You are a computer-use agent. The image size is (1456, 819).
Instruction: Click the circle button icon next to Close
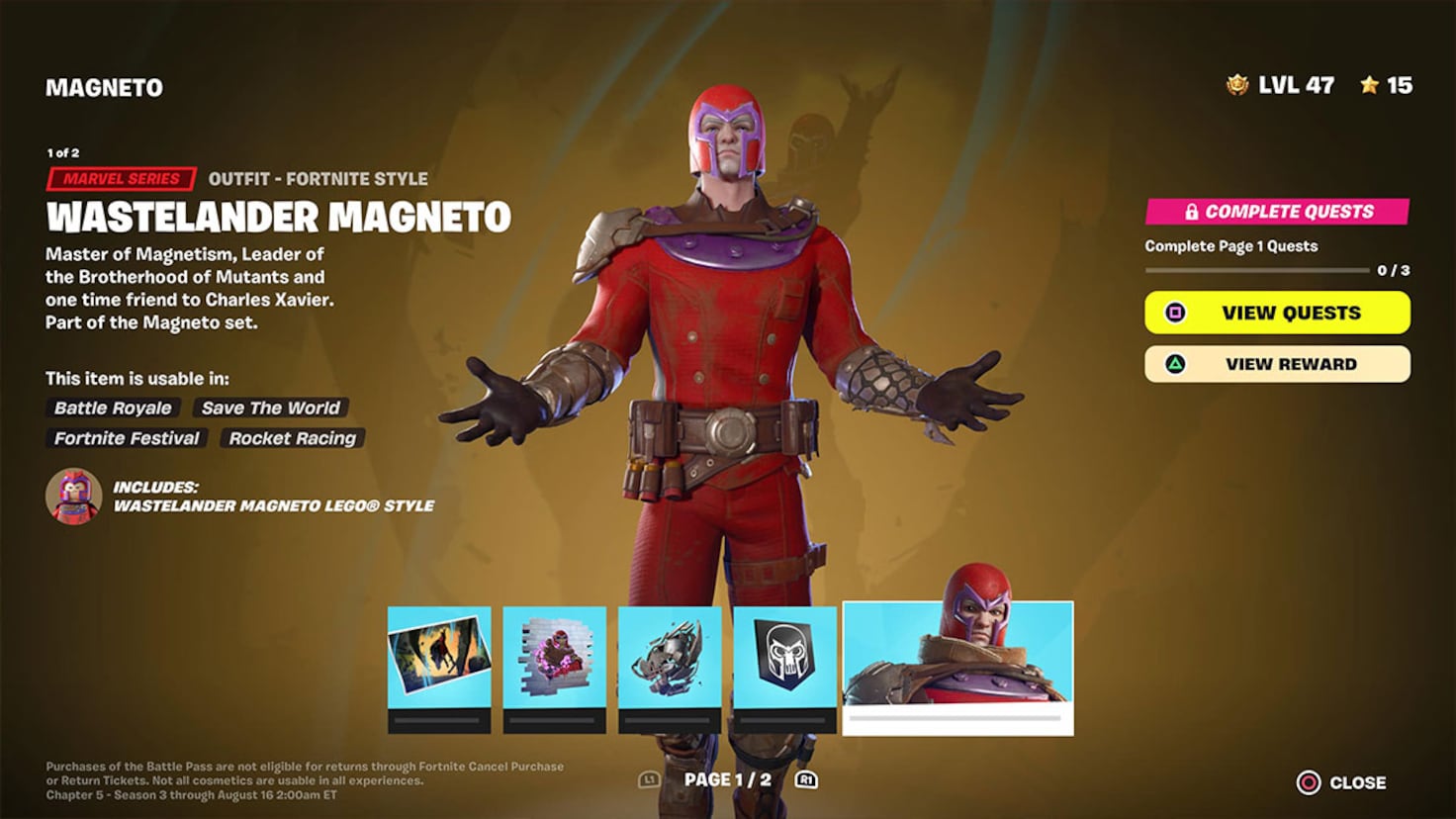click(1308, 781)
